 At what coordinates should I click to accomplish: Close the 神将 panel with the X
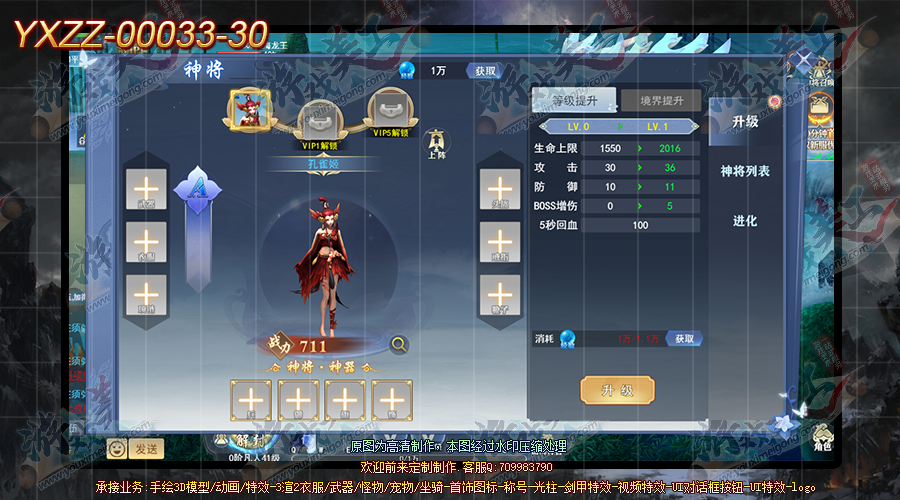(x=803, y=62)
